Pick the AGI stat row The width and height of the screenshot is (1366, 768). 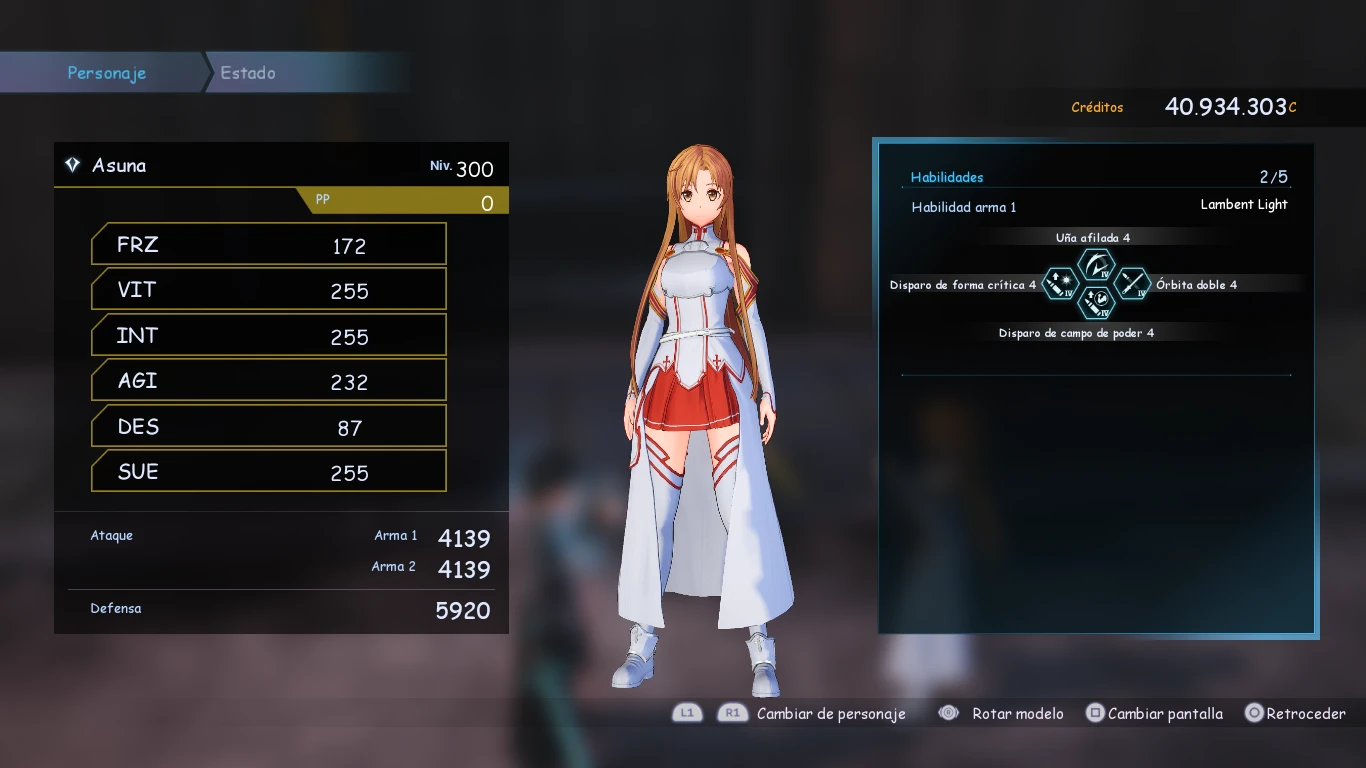(268, 381)
